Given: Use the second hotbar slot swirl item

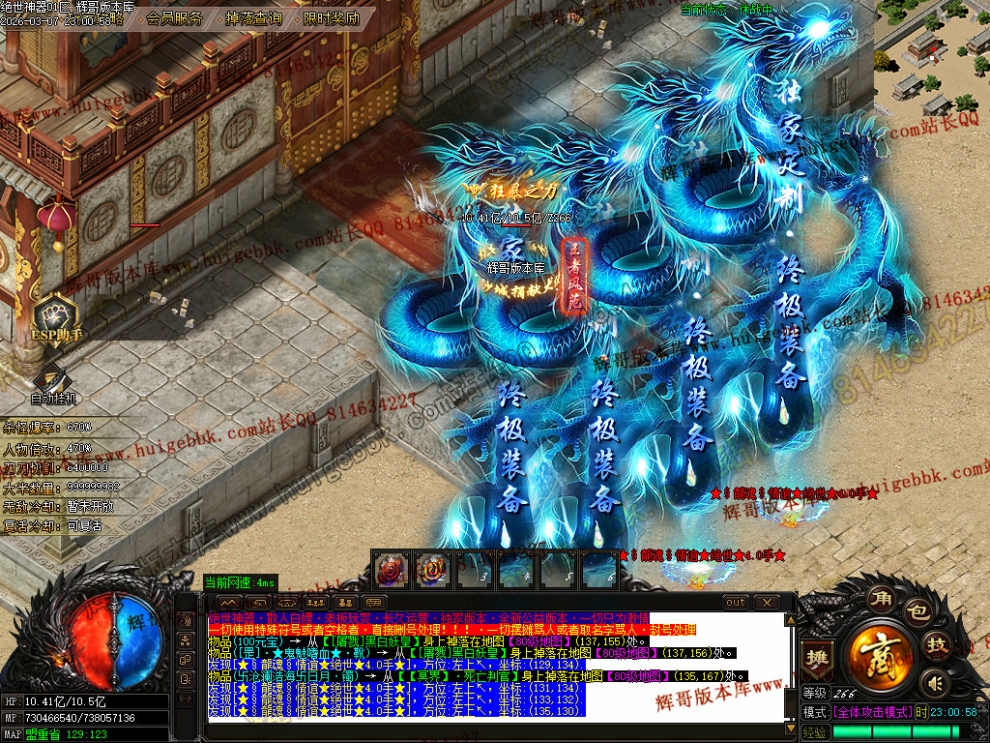Looking at the screenshot, I should [x=432, y=569].
